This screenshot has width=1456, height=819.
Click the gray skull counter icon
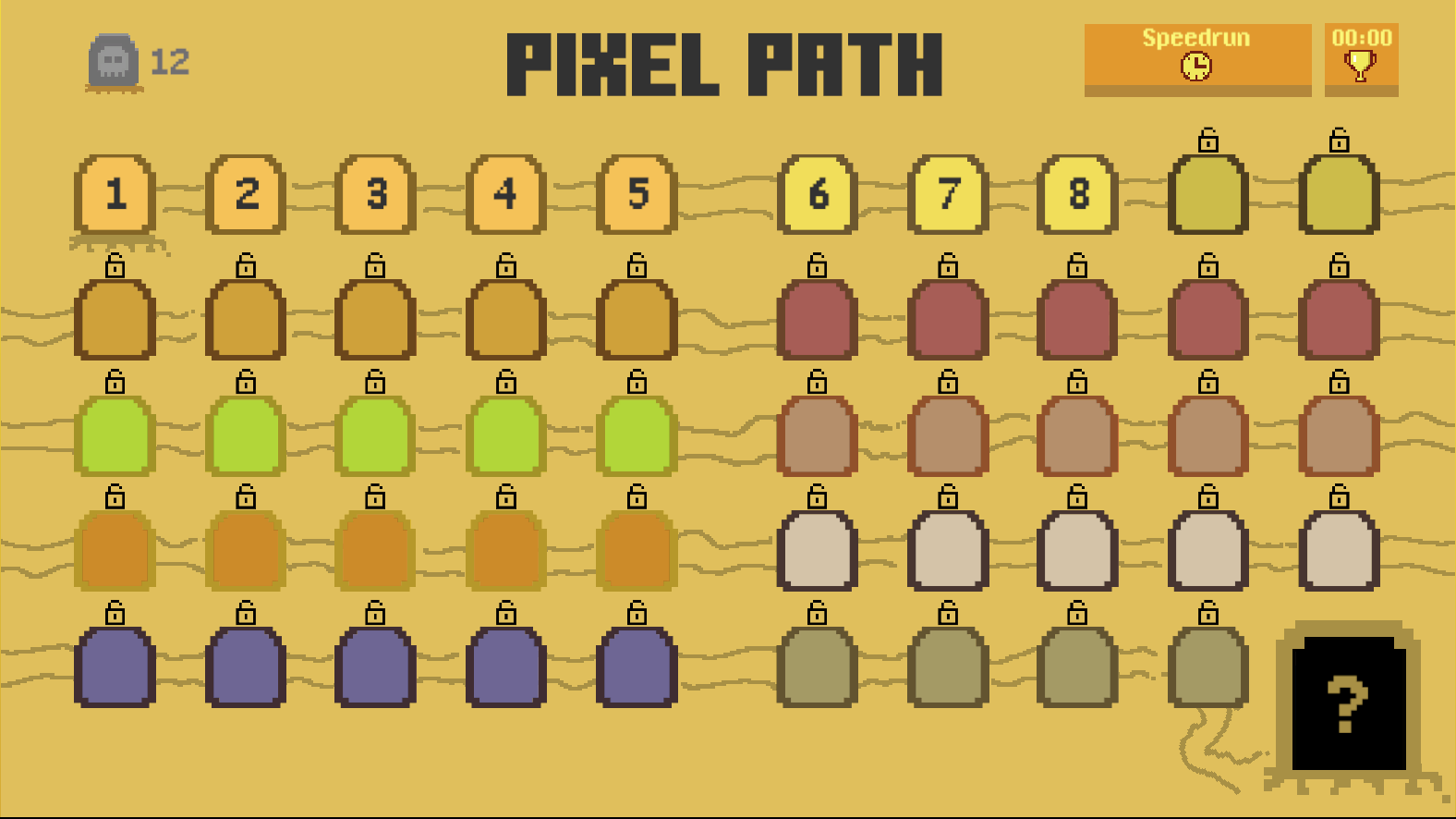pyautogui.click(x=113, y=61)
